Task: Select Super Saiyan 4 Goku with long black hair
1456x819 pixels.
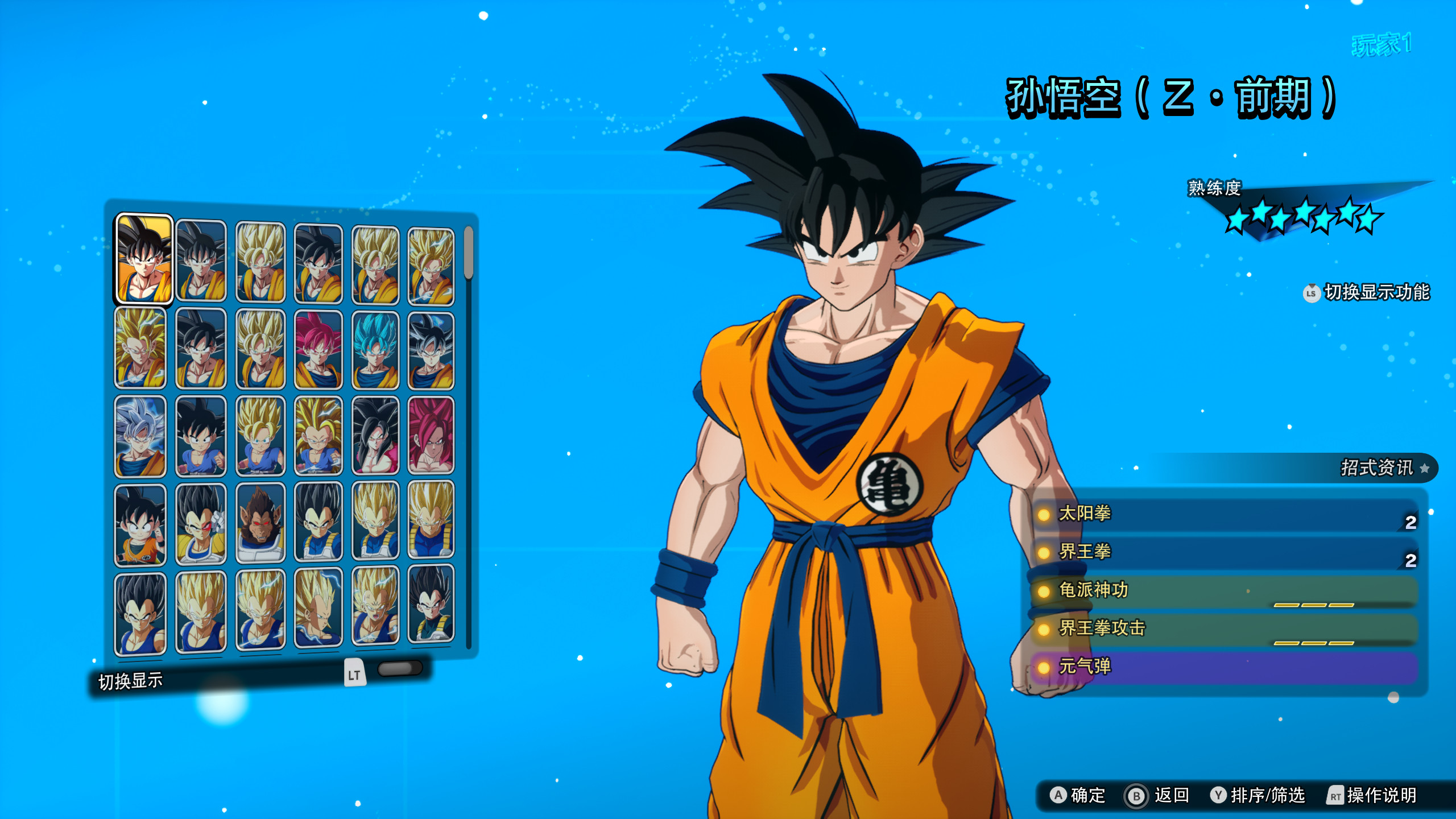Action: click(375, 436)
